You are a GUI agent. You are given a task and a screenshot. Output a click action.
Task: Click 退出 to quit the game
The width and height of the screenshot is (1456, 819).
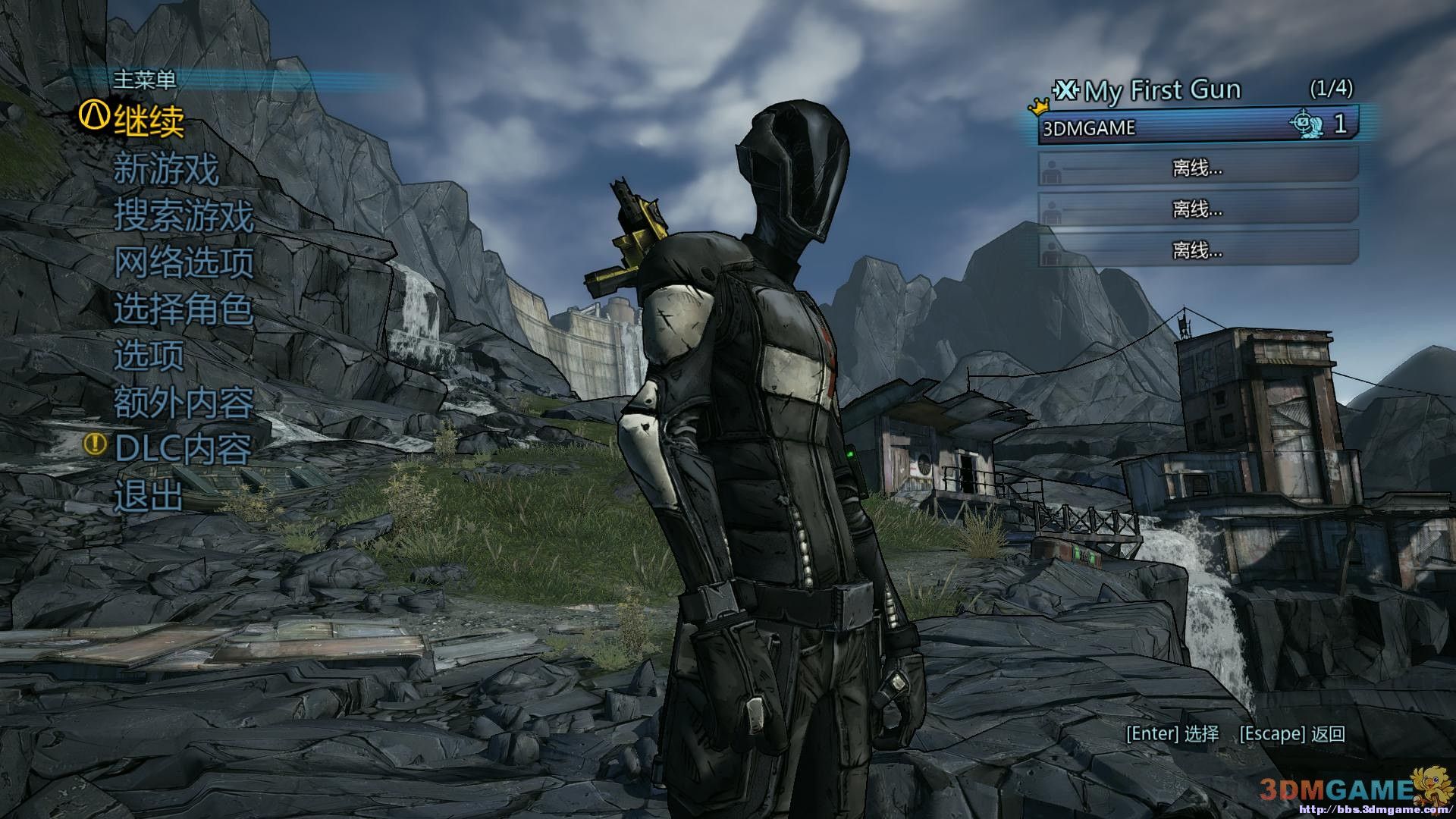149,497
